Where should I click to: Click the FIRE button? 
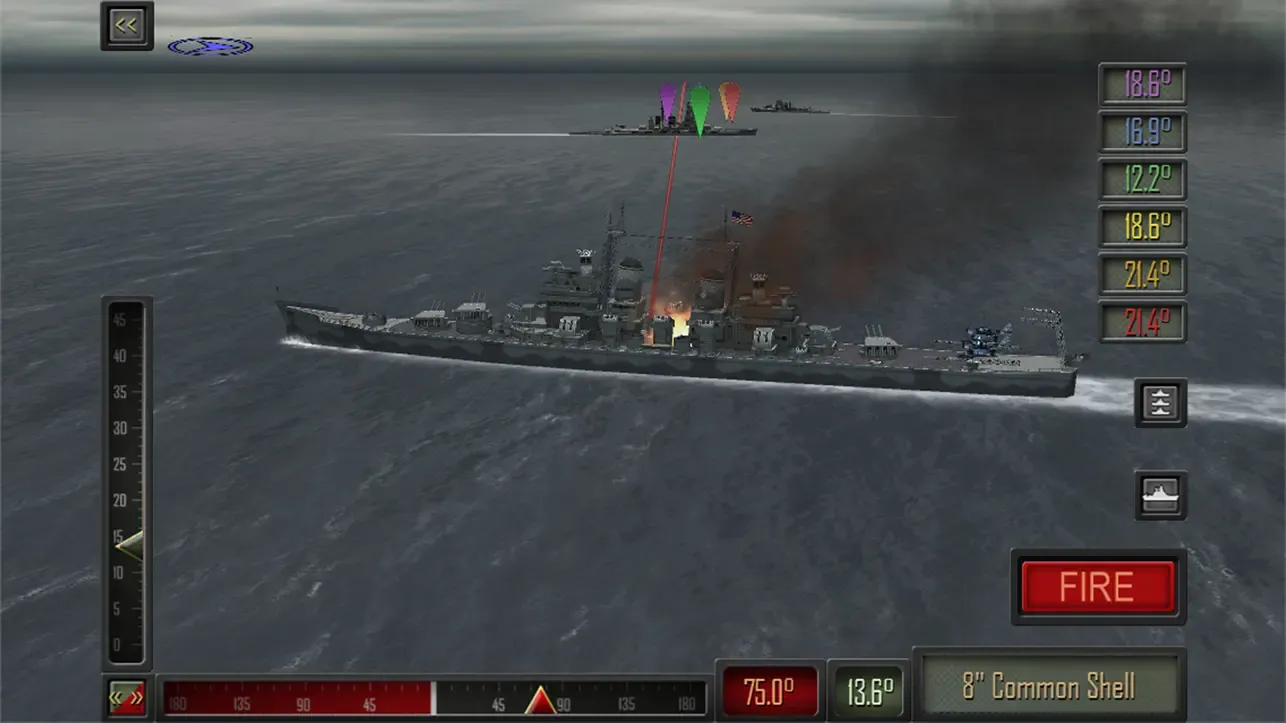click(1097, 587)
